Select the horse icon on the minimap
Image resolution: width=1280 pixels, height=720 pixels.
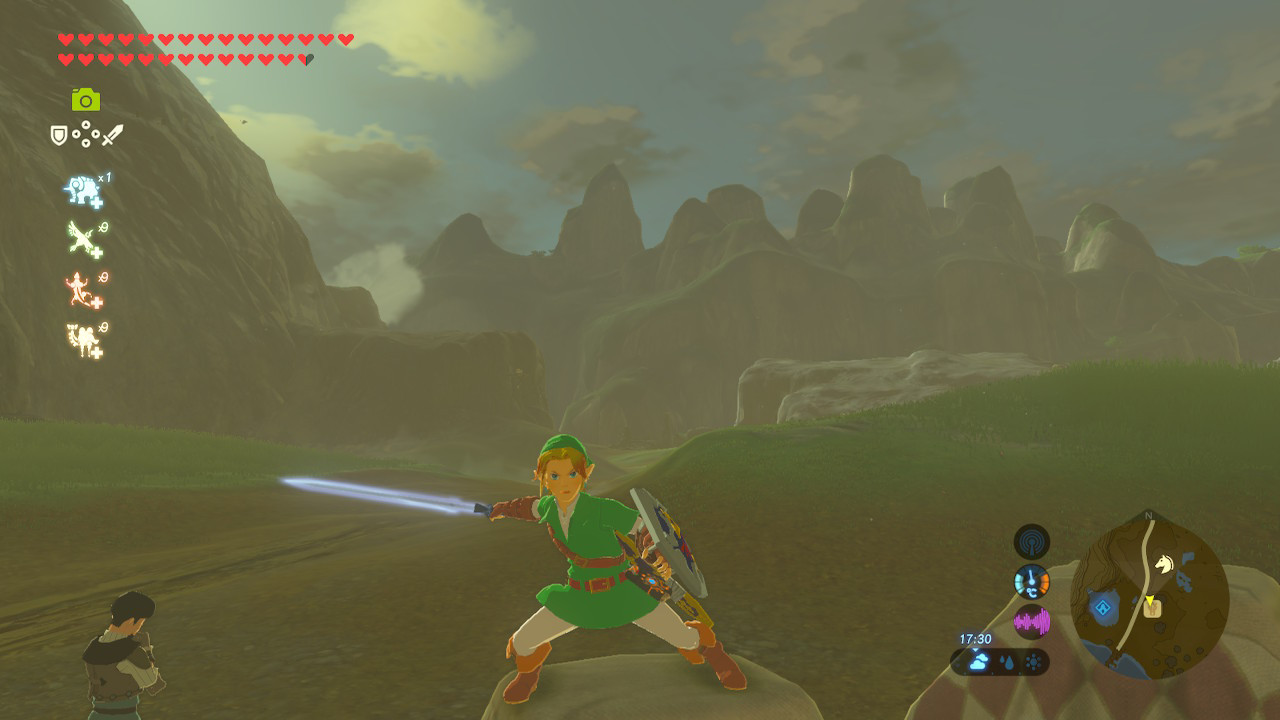point(1165,563)
